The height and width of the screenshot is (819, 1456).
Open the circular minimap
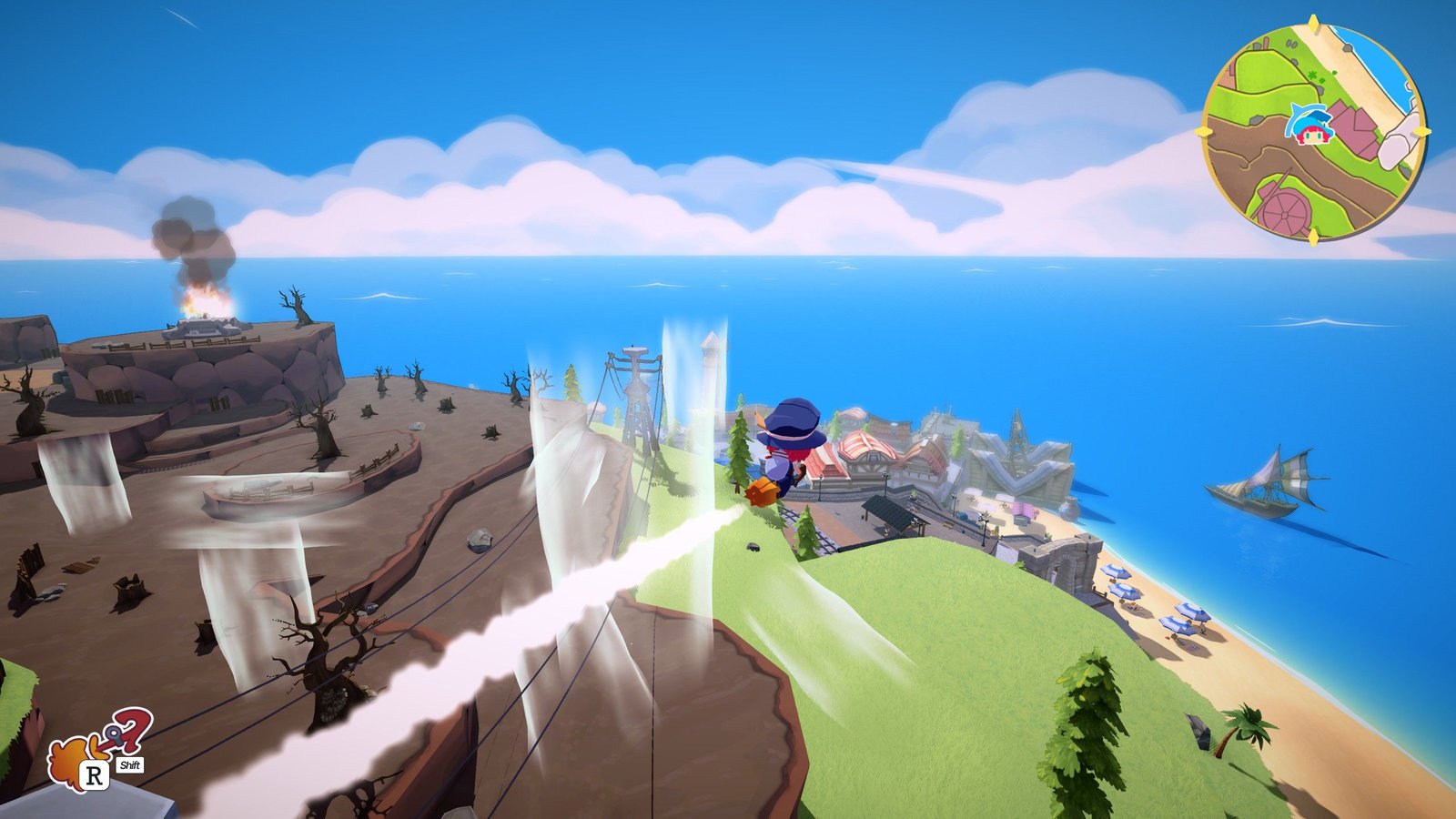pyautogui.click(x=1313, y=130)
